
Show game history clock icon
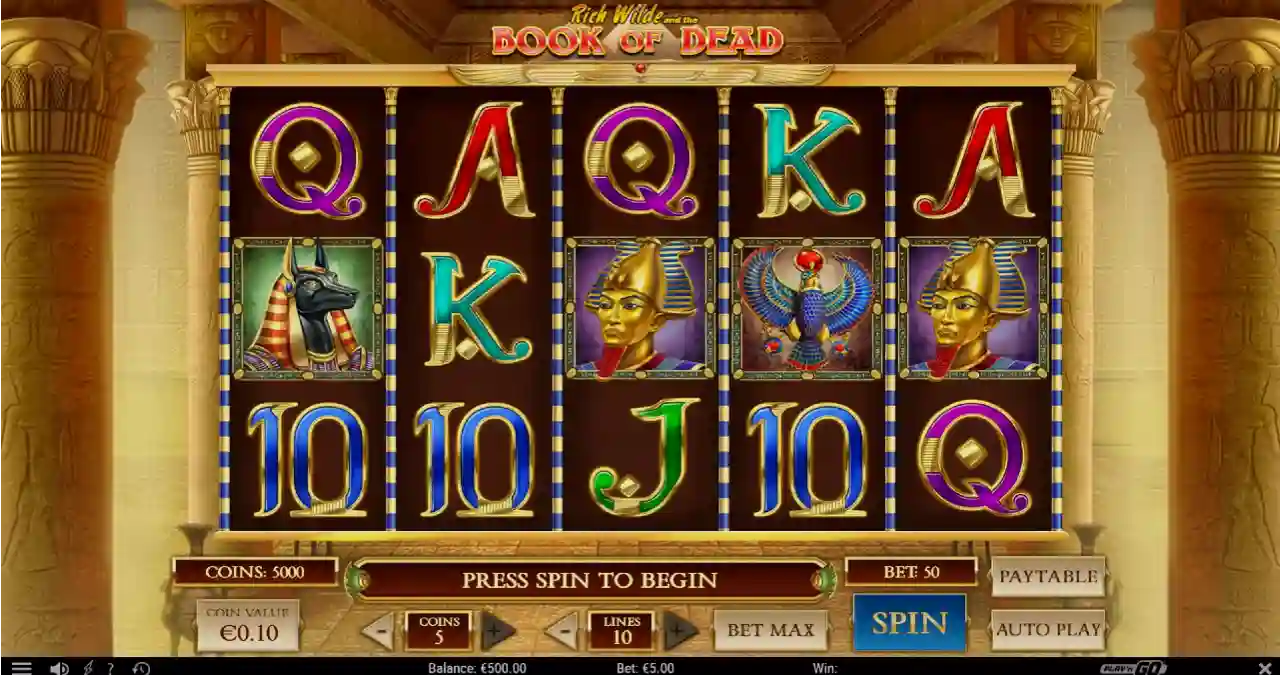(141, 668)
